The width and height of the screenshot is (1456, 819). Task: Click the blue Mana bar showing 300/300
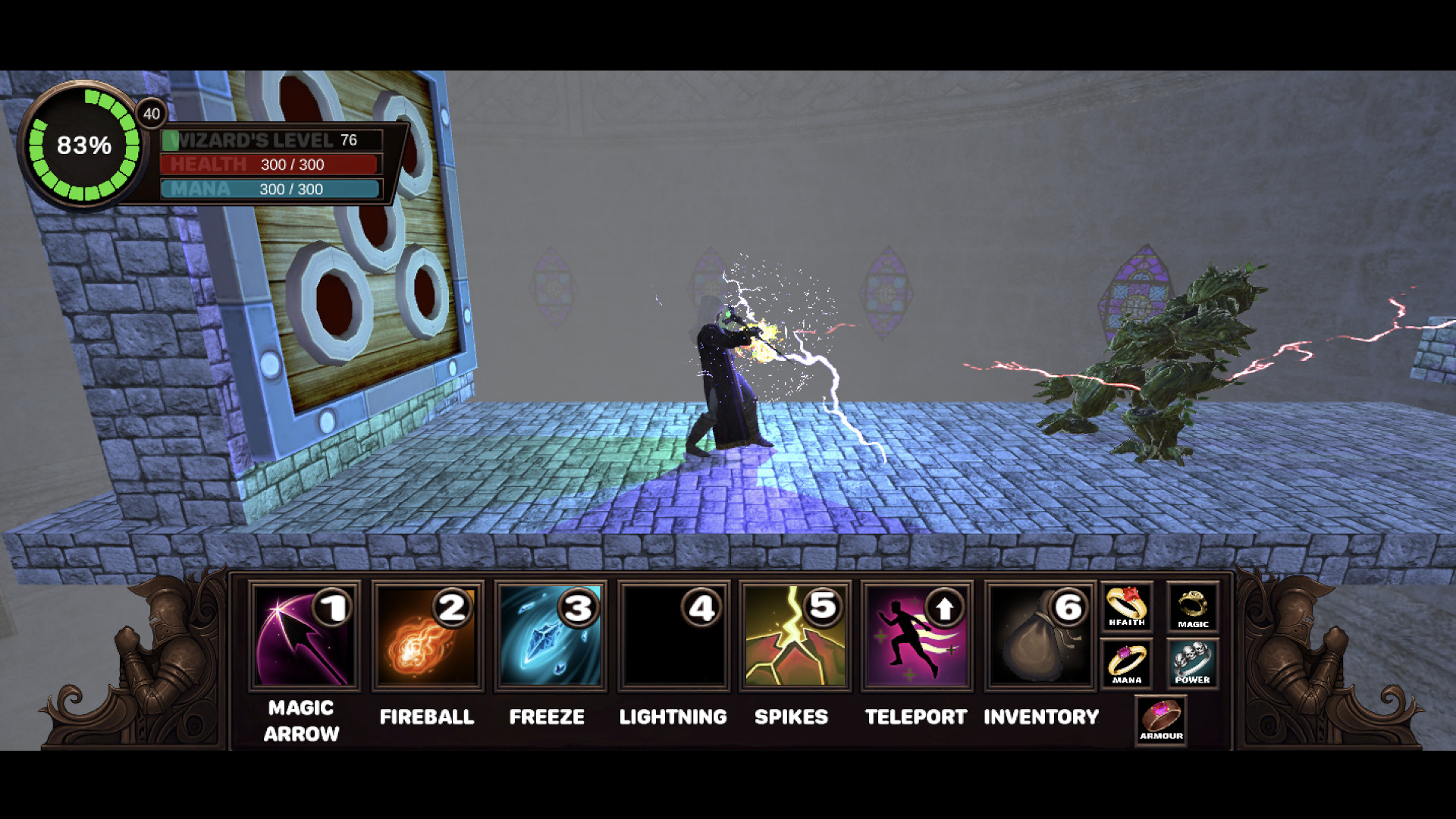(271, 189)
